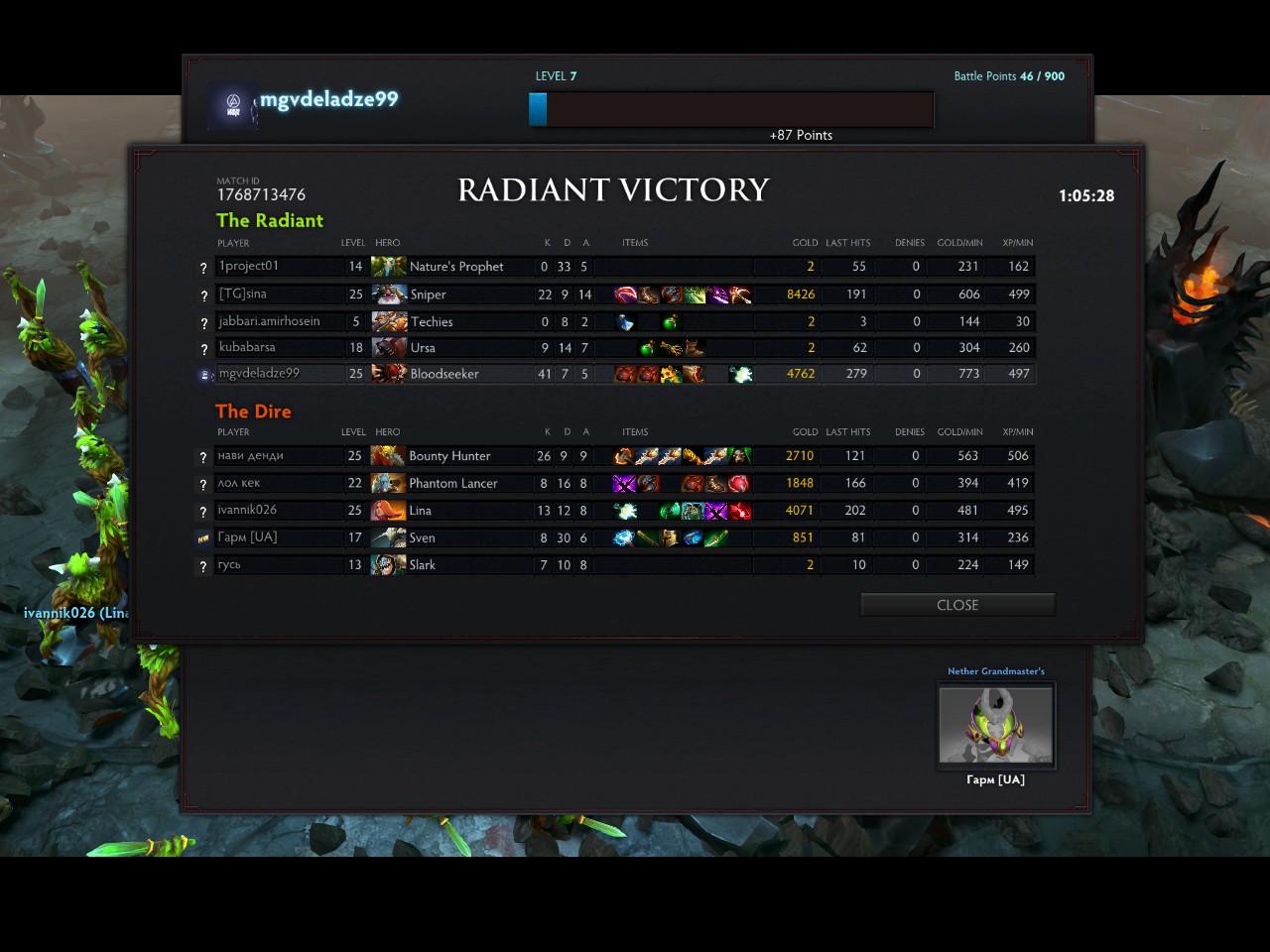Choose the Ursa scoreboard row

pyautogui.click(x=615, y=348)
